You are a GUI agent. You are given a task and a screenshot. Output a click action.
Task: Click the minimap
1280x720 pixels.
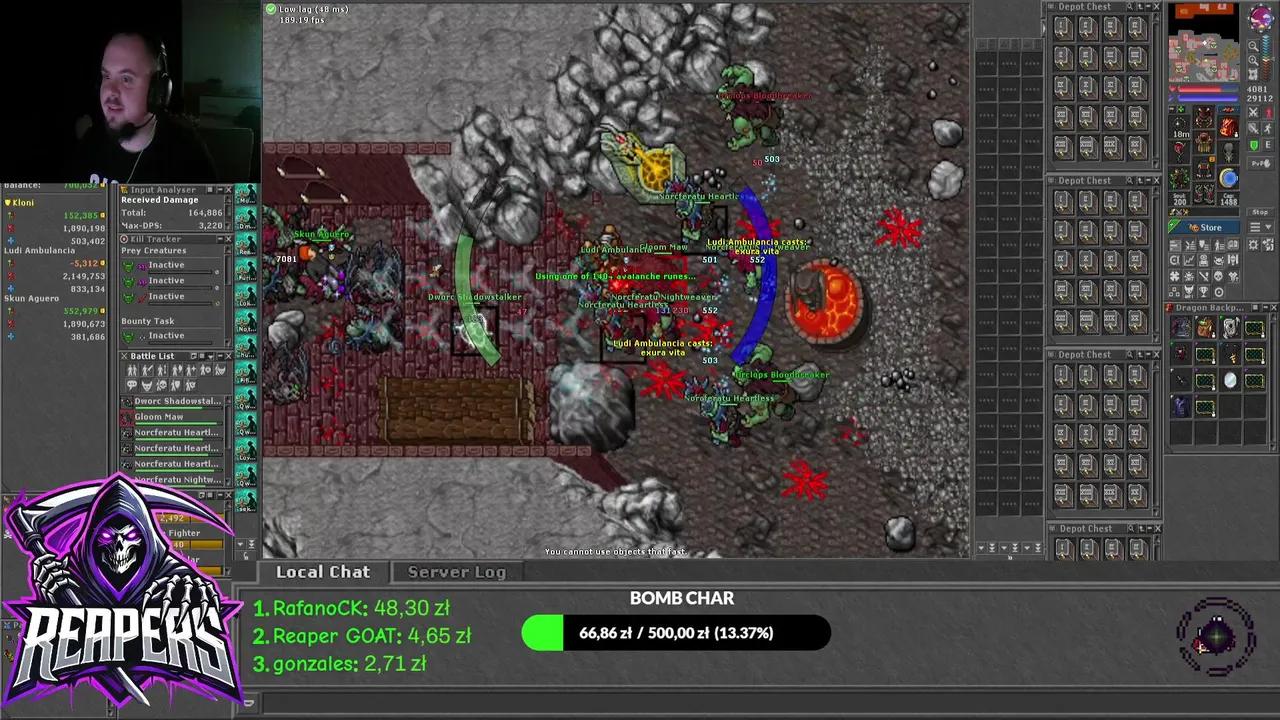[1204, 44]
